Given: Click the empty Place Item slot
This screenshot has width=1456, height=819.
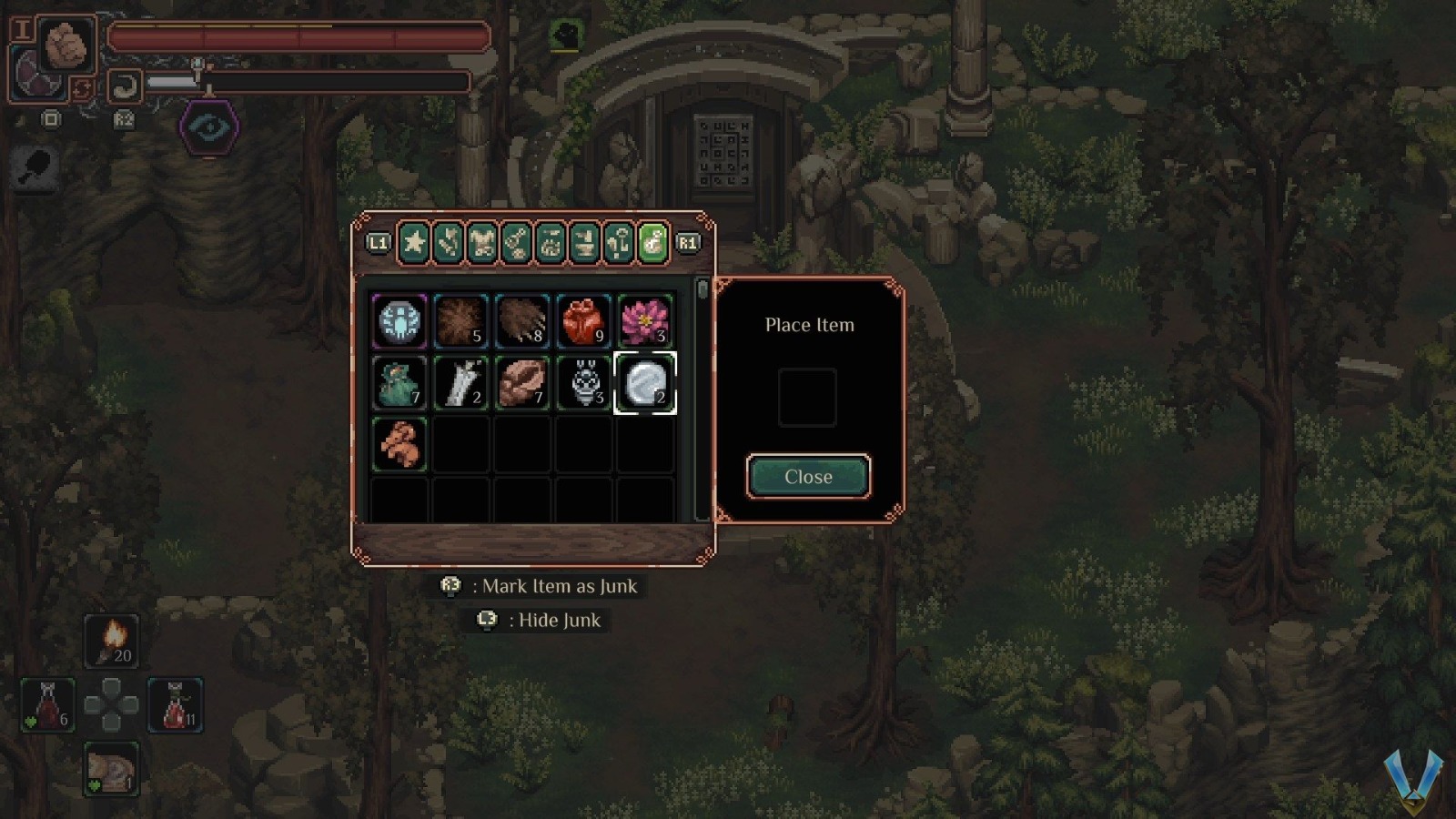Looking at the screenshot, I should click(807, 398).
